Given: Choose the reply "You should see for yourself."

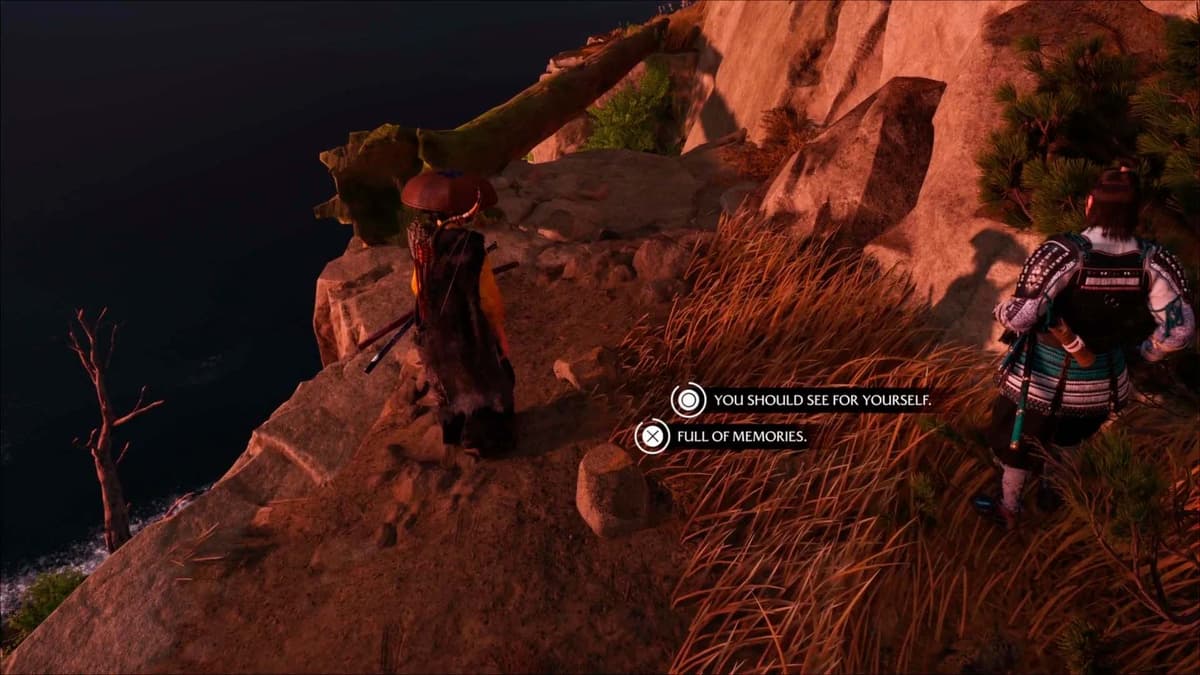Looking at the screenshot, I should [820, 401].
